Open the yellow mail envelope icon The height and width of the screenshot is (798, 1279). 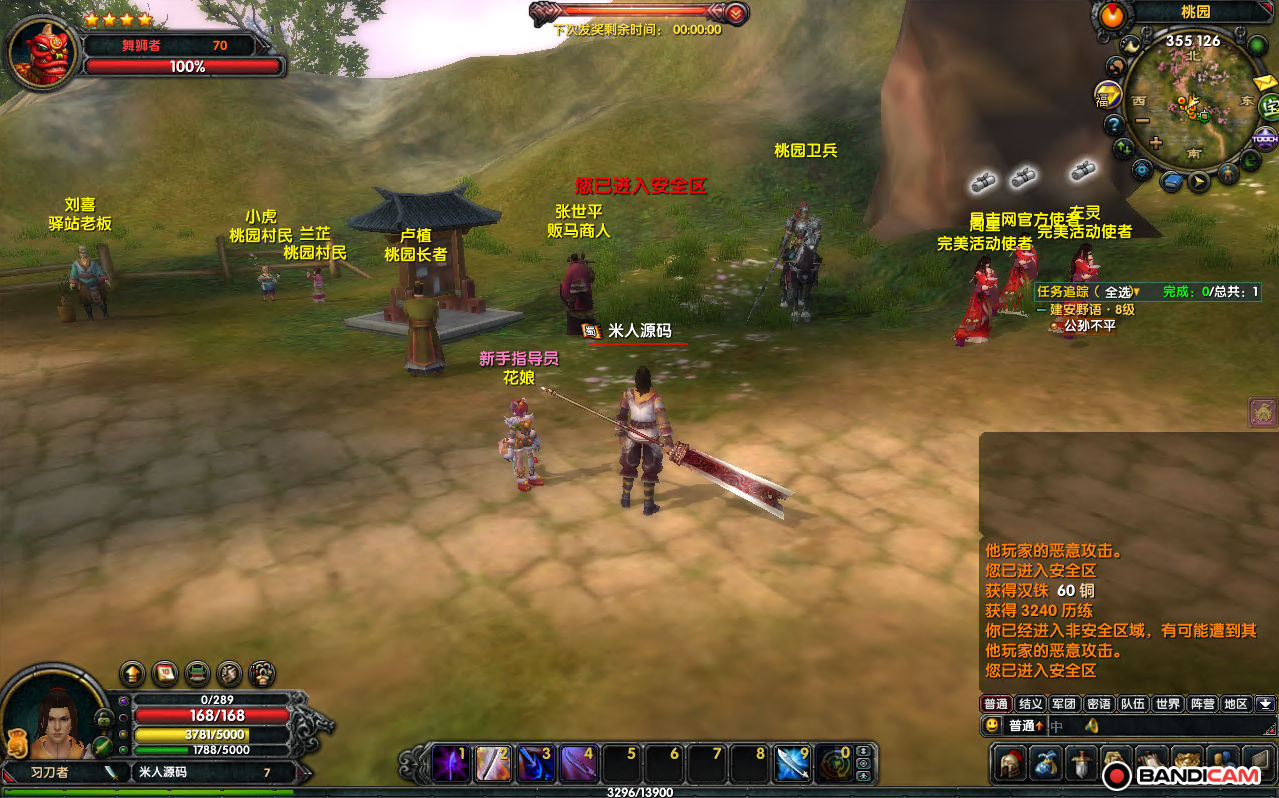point(1263,83)
